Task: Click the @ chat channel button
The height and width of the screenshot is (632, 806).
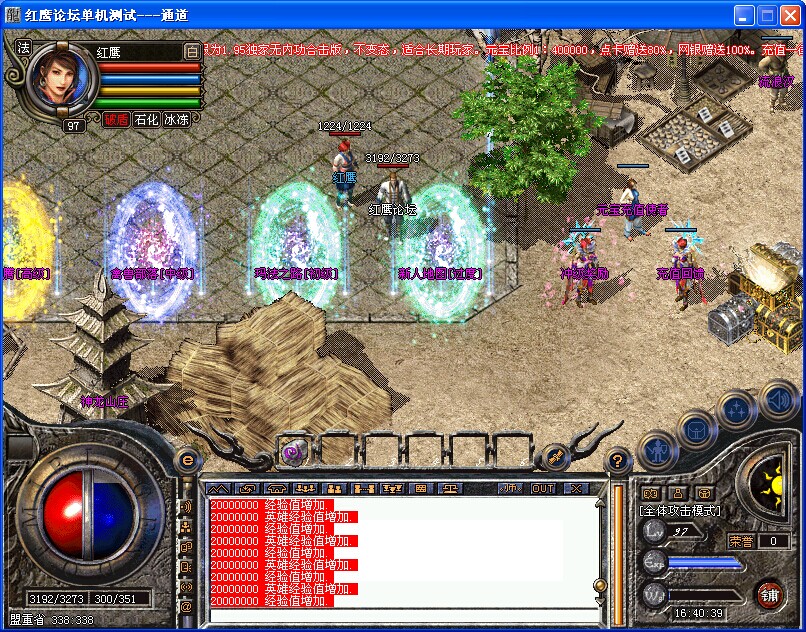Action: pyautogui.click(x=186, y=605)
